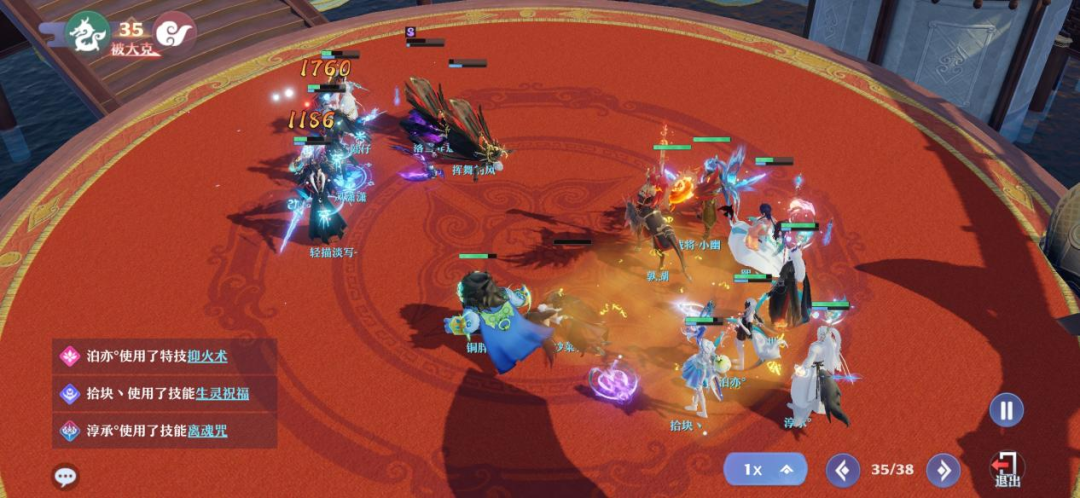
Task: Select the green dragon team emblem
Action: click(x=88, y=34)
